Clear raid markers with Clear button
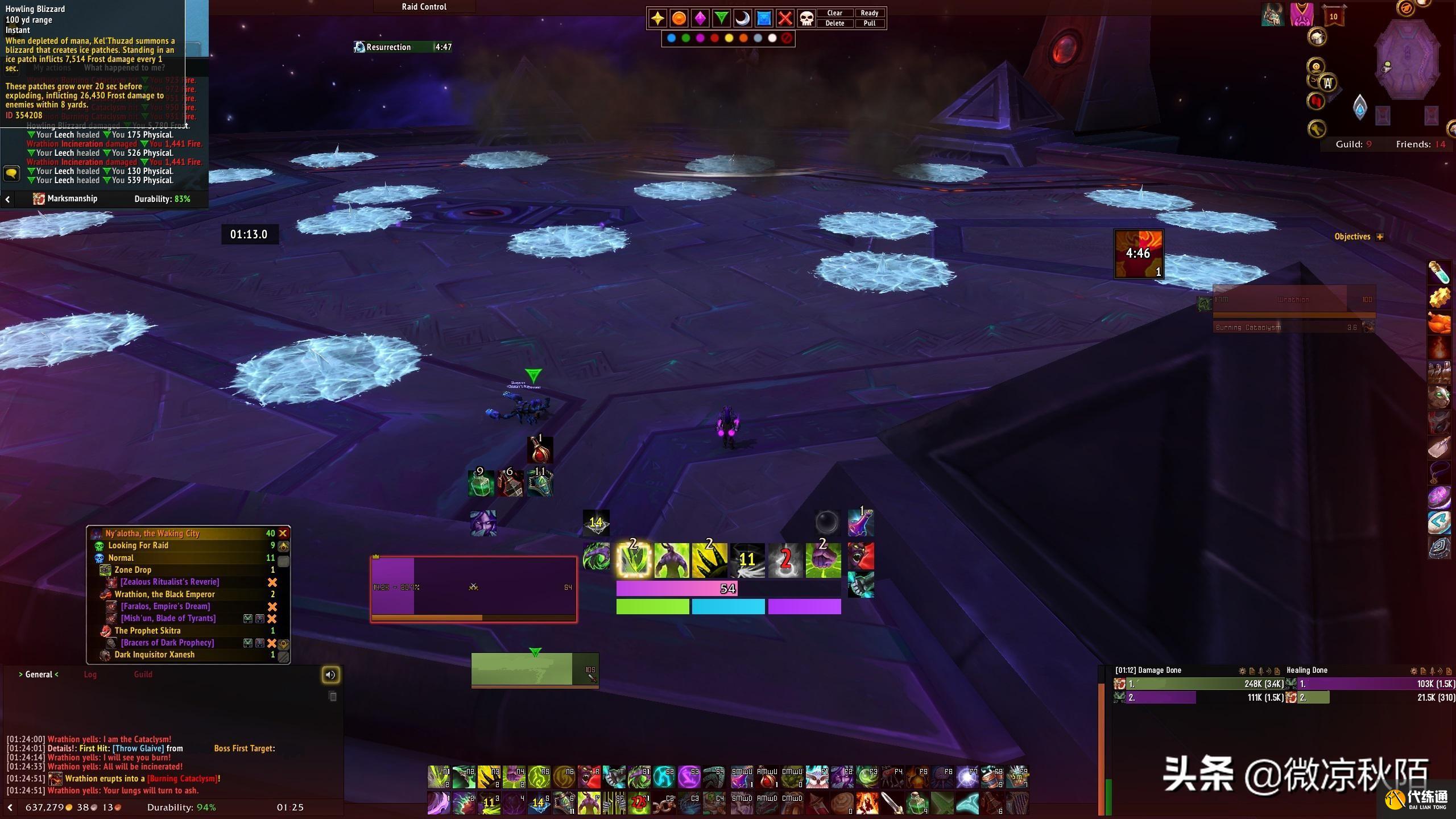 coord(834,13)
